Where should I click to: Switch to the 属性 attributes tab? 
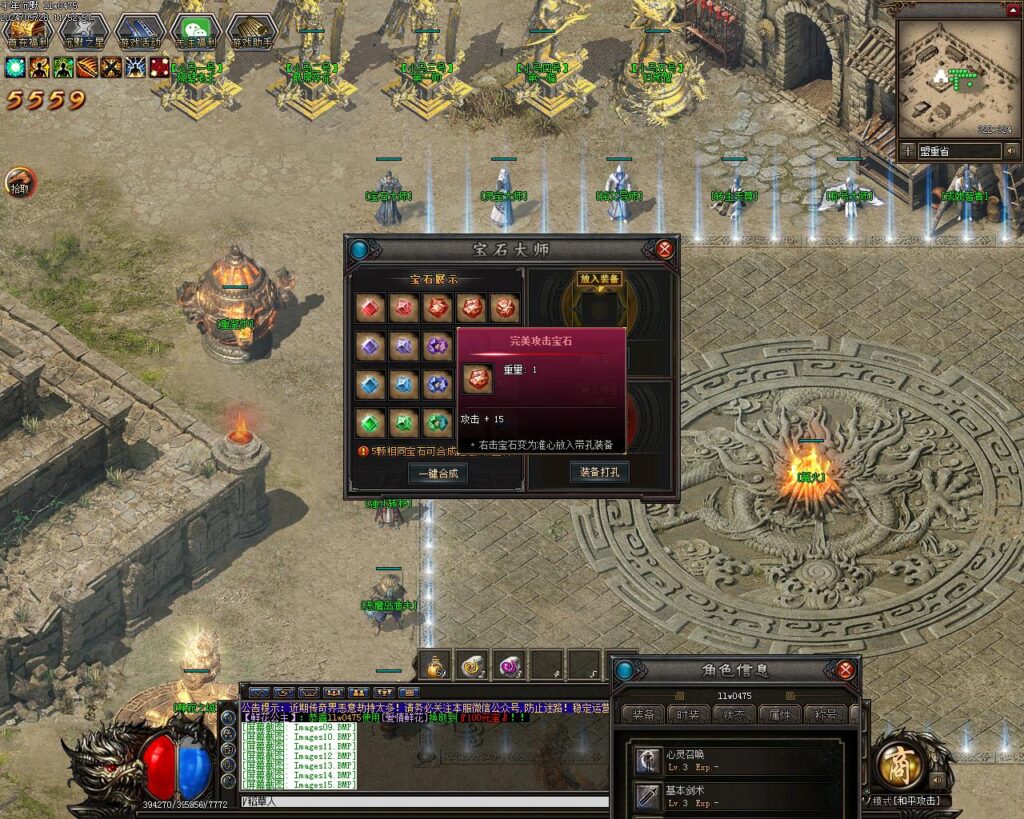pos(781,715)
